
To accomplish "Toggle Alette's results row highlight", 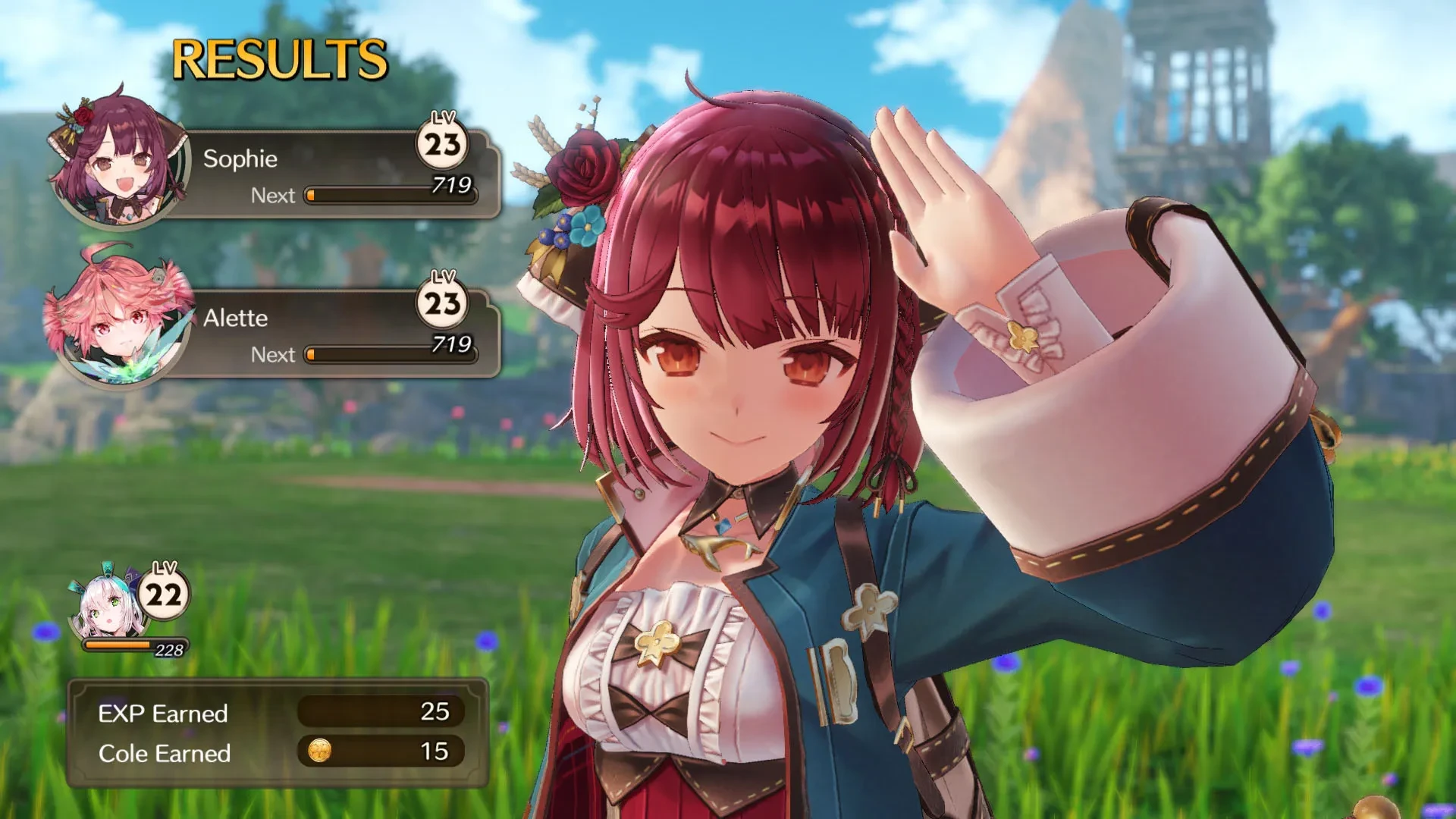I will coord(318,318).
